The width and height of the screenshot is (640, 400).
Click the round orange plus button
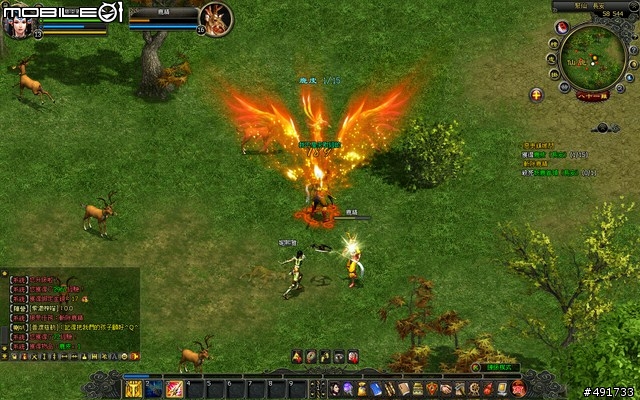[537, 95]
